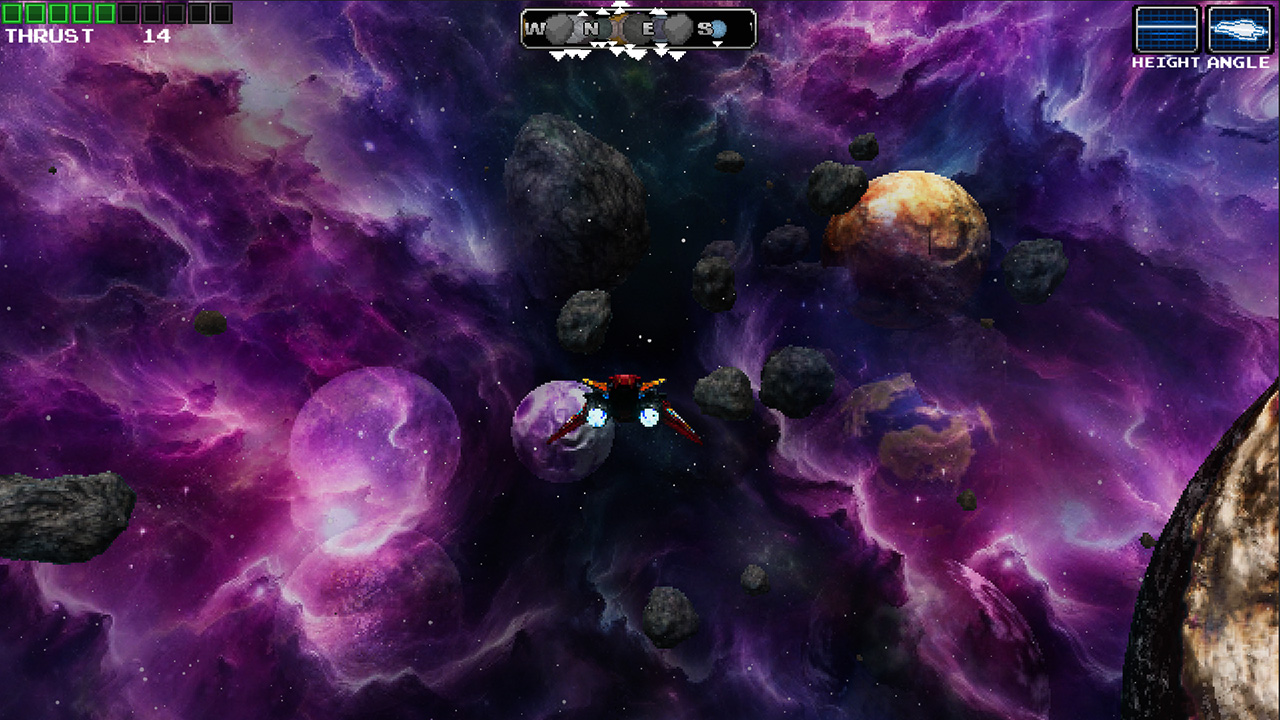The height and width of the screenshot is (720, 1280).
Task: Click the orange planet icon next to the N marker
Action: coord(617,27)
